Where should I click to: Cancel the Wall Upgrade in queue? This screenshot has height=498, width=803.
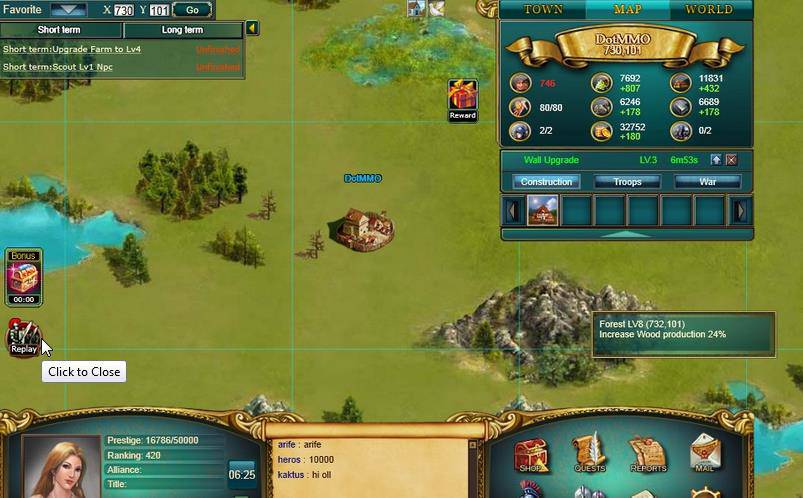731,160
